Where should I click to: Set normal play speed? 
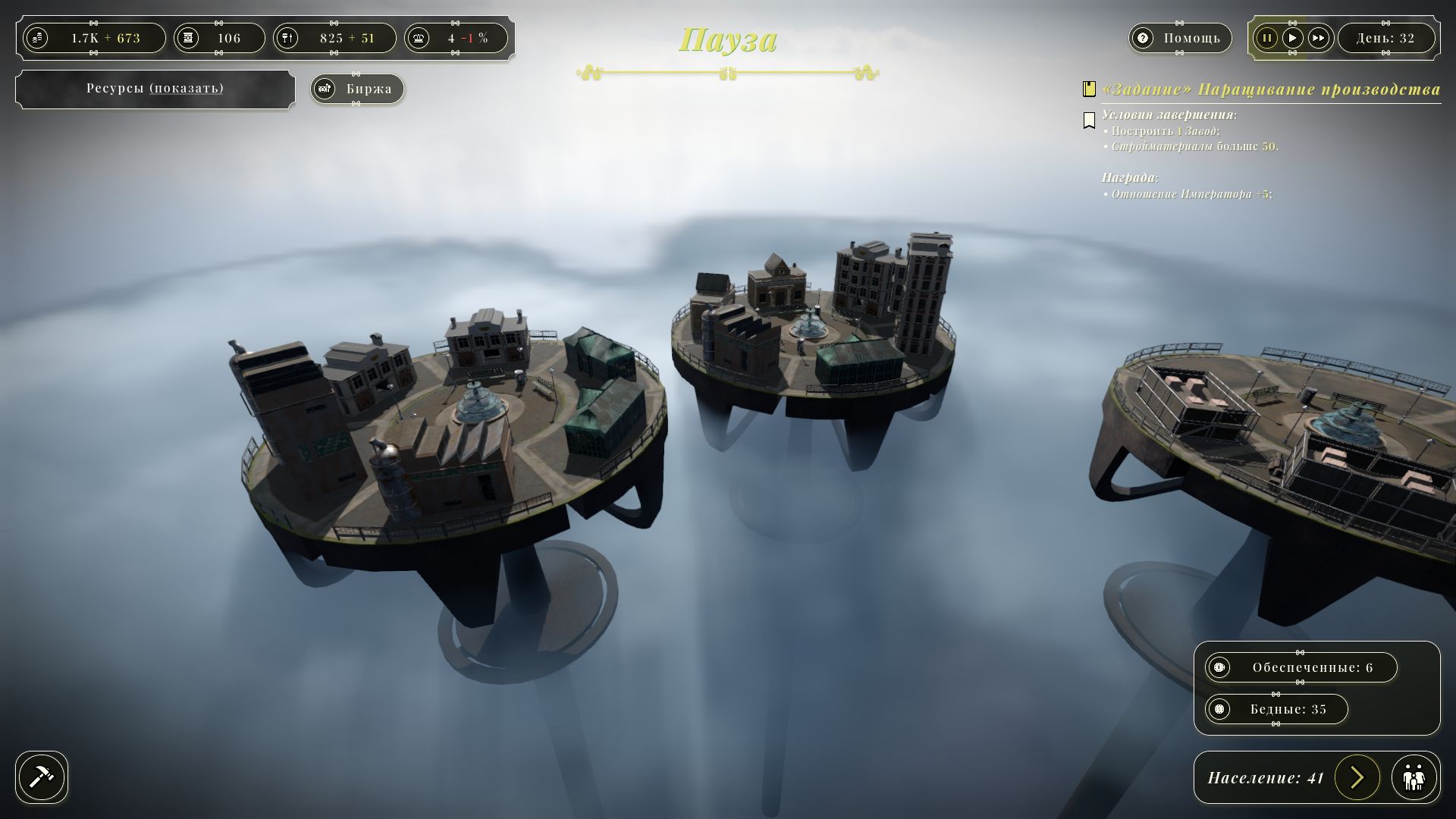click(x=1292, y=38)
